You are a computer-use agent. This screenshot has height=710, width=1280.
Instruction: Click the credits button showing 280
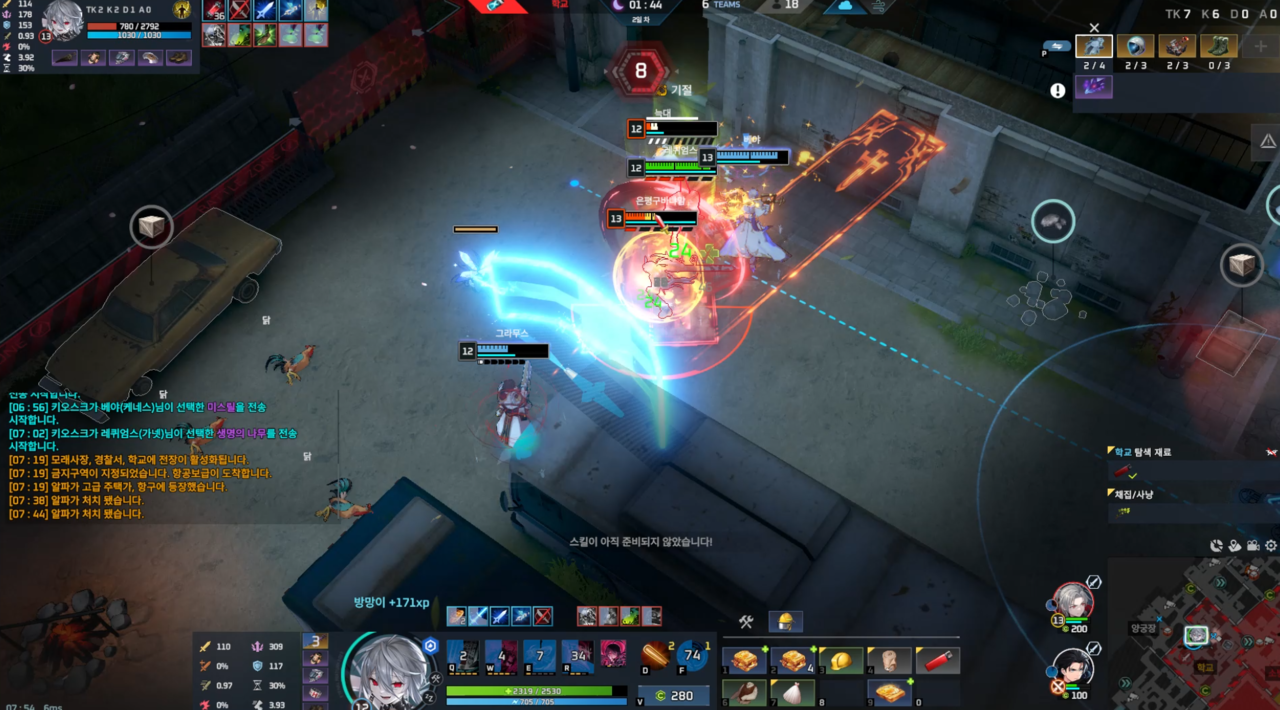[x=674, y=695]
